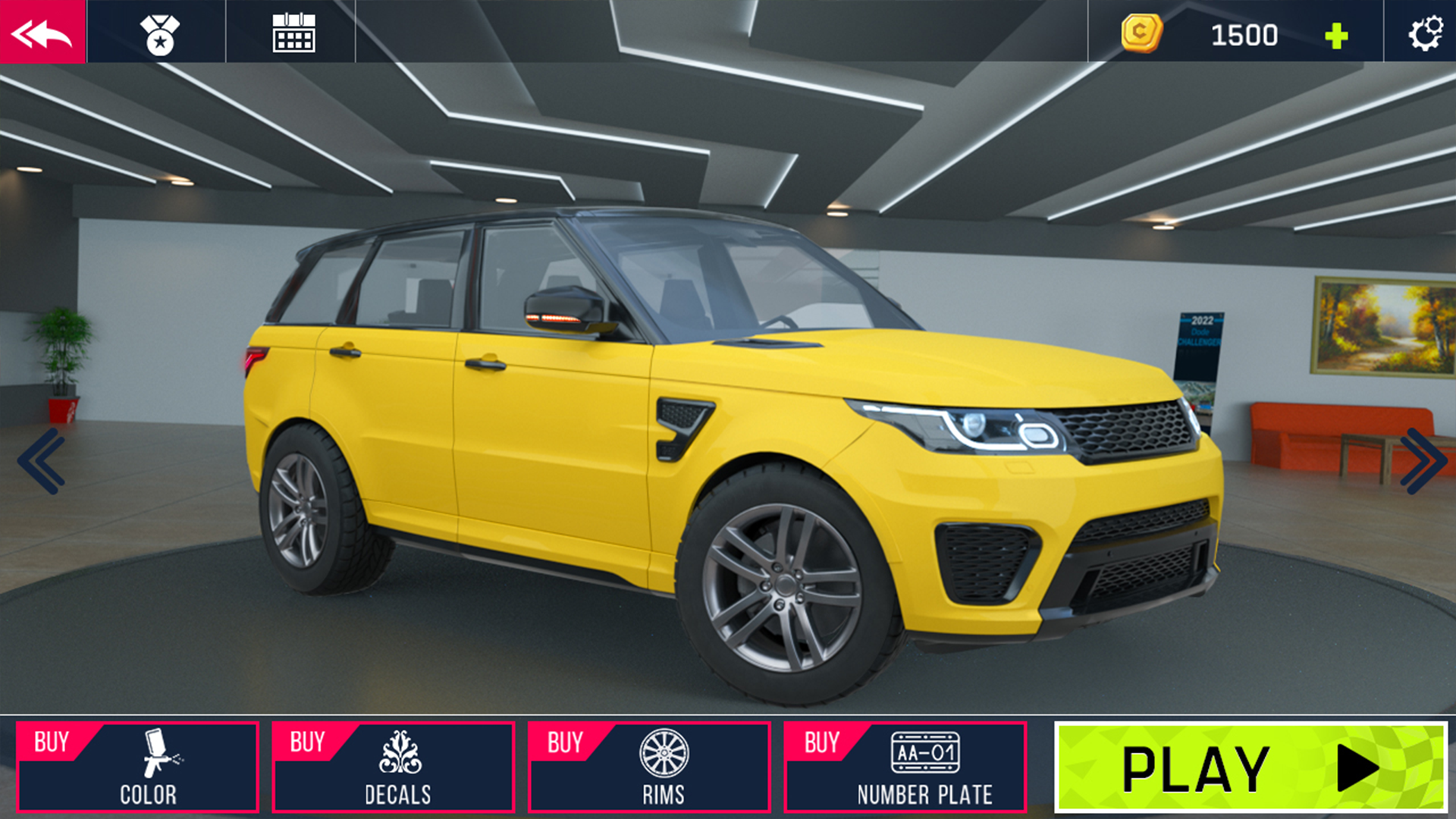Screen dimensions: 1456x819
Task: Click BUY on the Rims panel
Action: pyautogui.click(x=565, y=742)
